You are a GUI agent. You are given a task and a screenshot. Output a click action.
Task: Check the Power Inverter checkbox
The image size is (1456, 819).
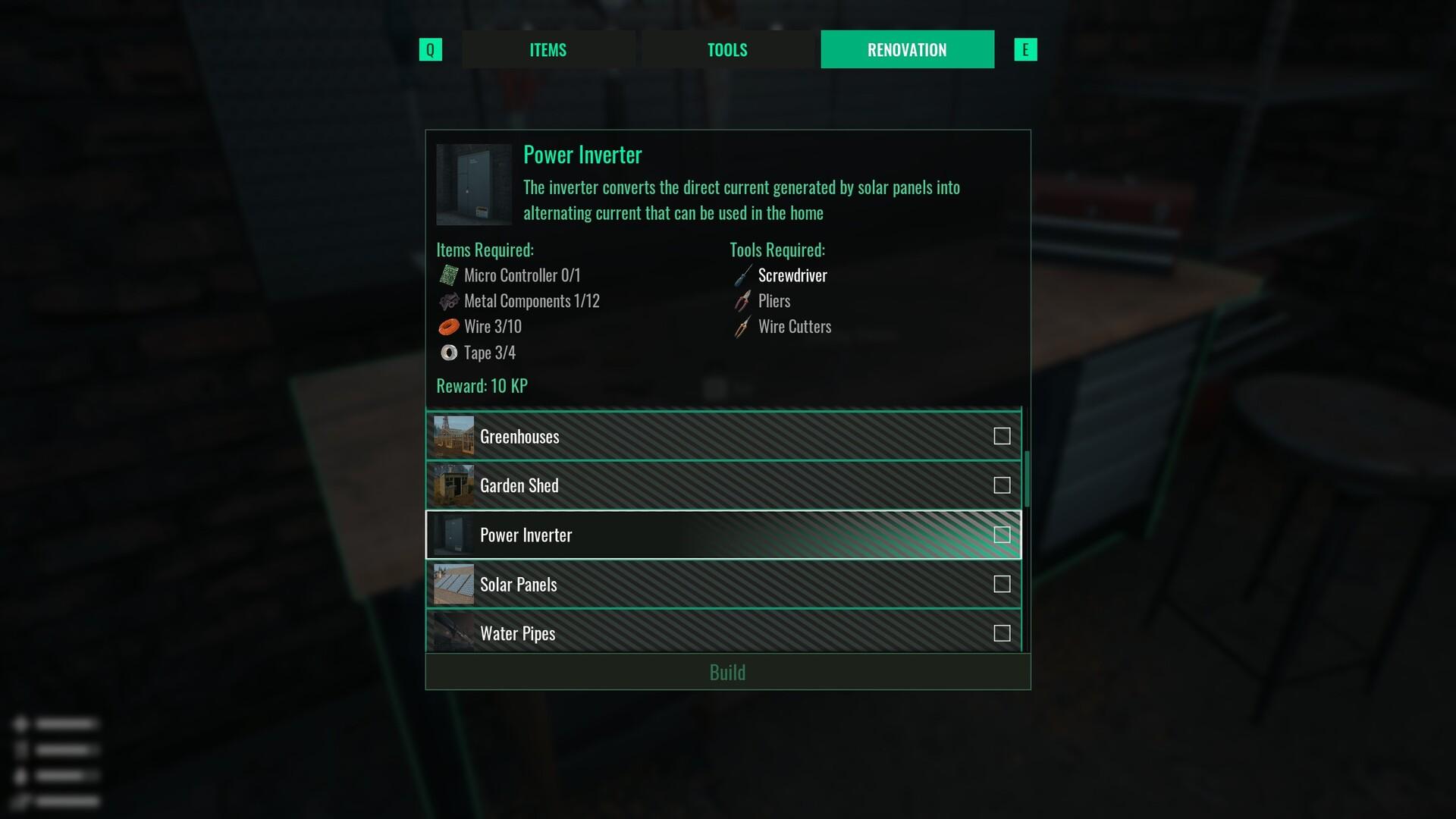1002,535
